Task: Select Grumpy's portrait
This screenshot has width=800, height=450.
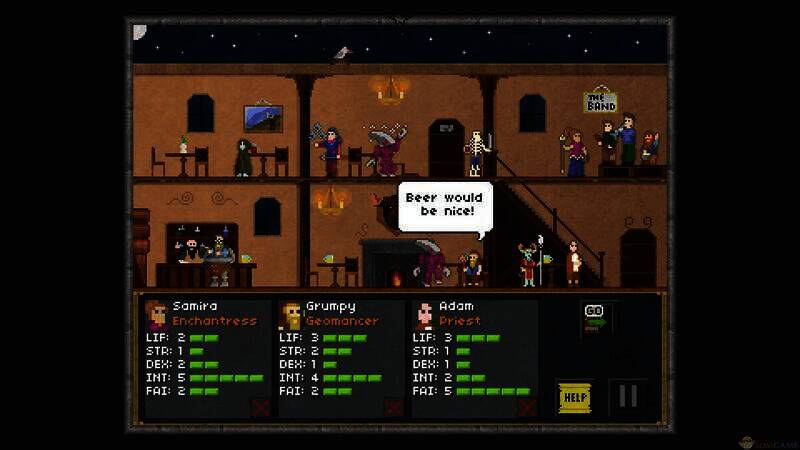Action: tap(290, 314)
